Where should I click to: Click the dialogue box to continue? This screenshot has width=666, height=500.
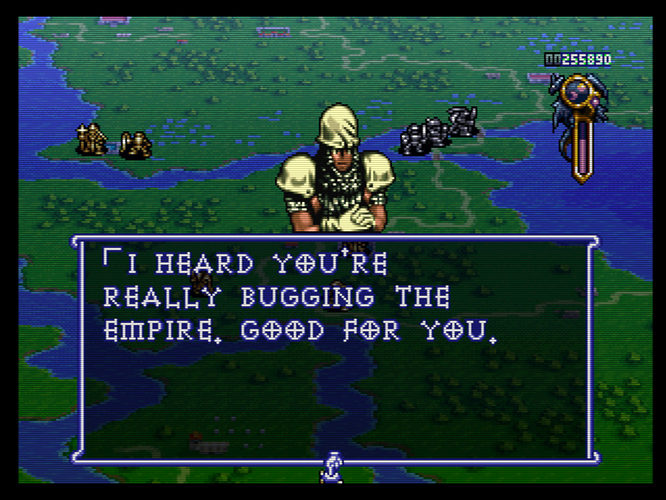click(334, 348)
